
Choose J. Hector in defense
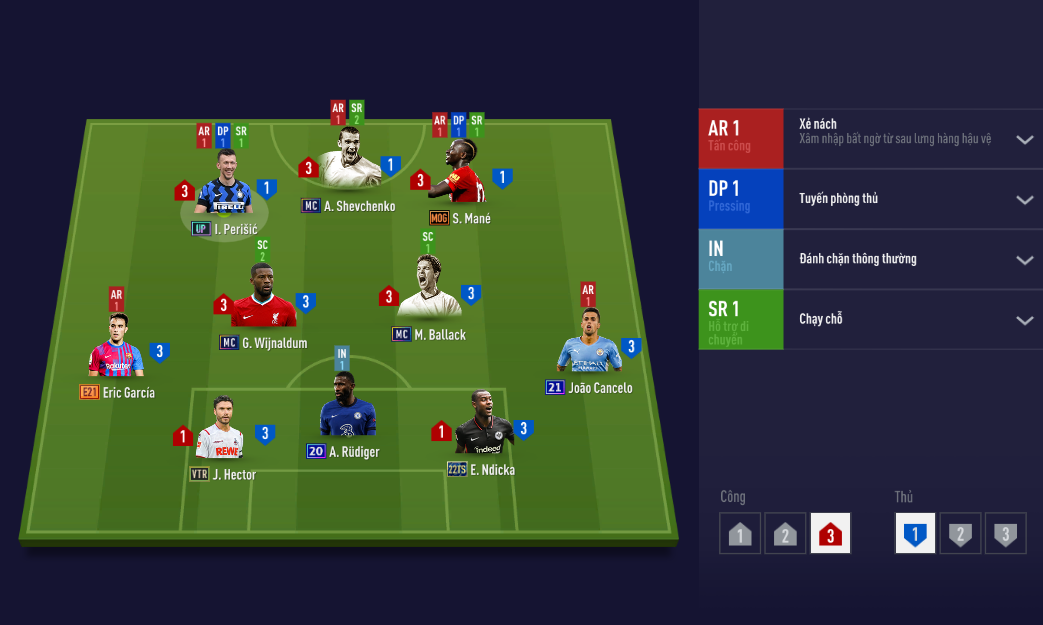tap(221, 431)
